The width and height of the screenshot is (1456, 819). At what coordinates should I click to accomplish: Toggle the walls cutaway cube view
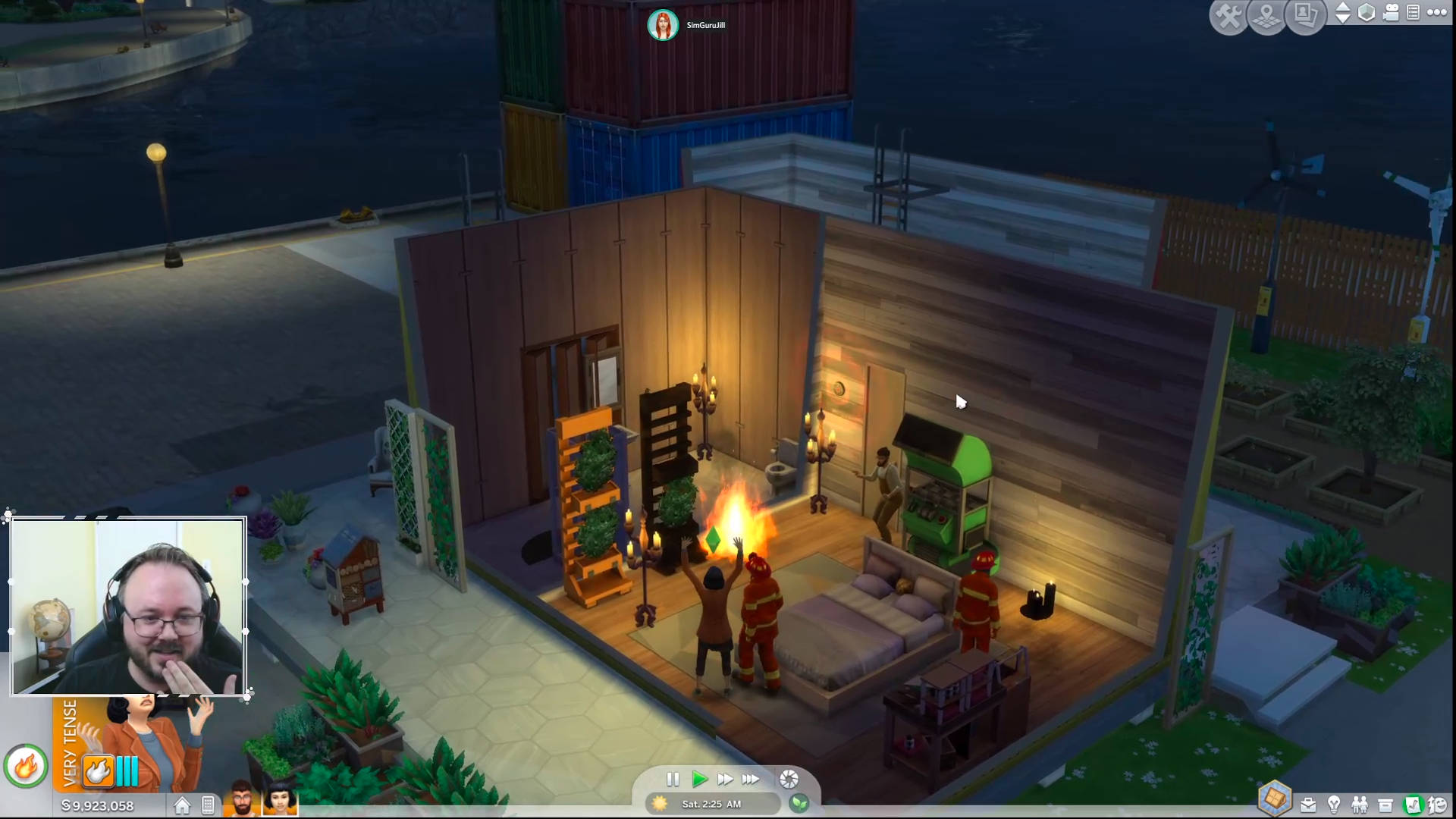pos(1367,13)
